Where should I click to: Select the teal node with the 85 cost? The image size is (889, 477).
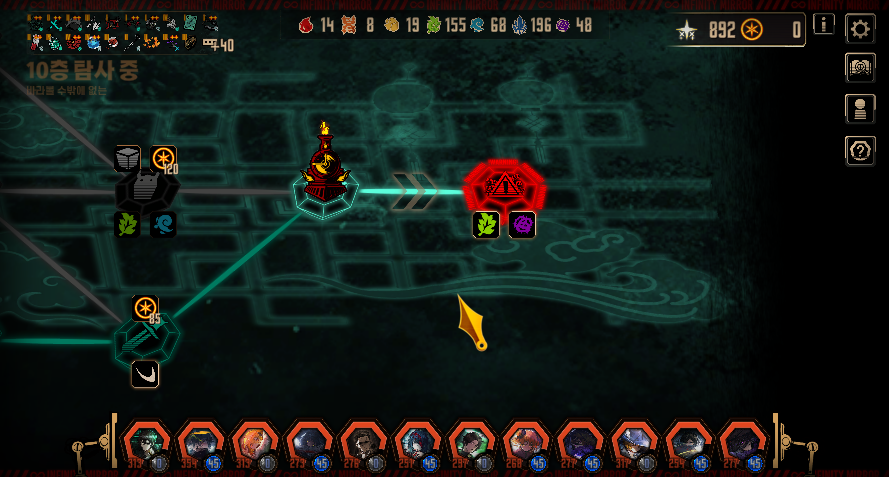146,338
